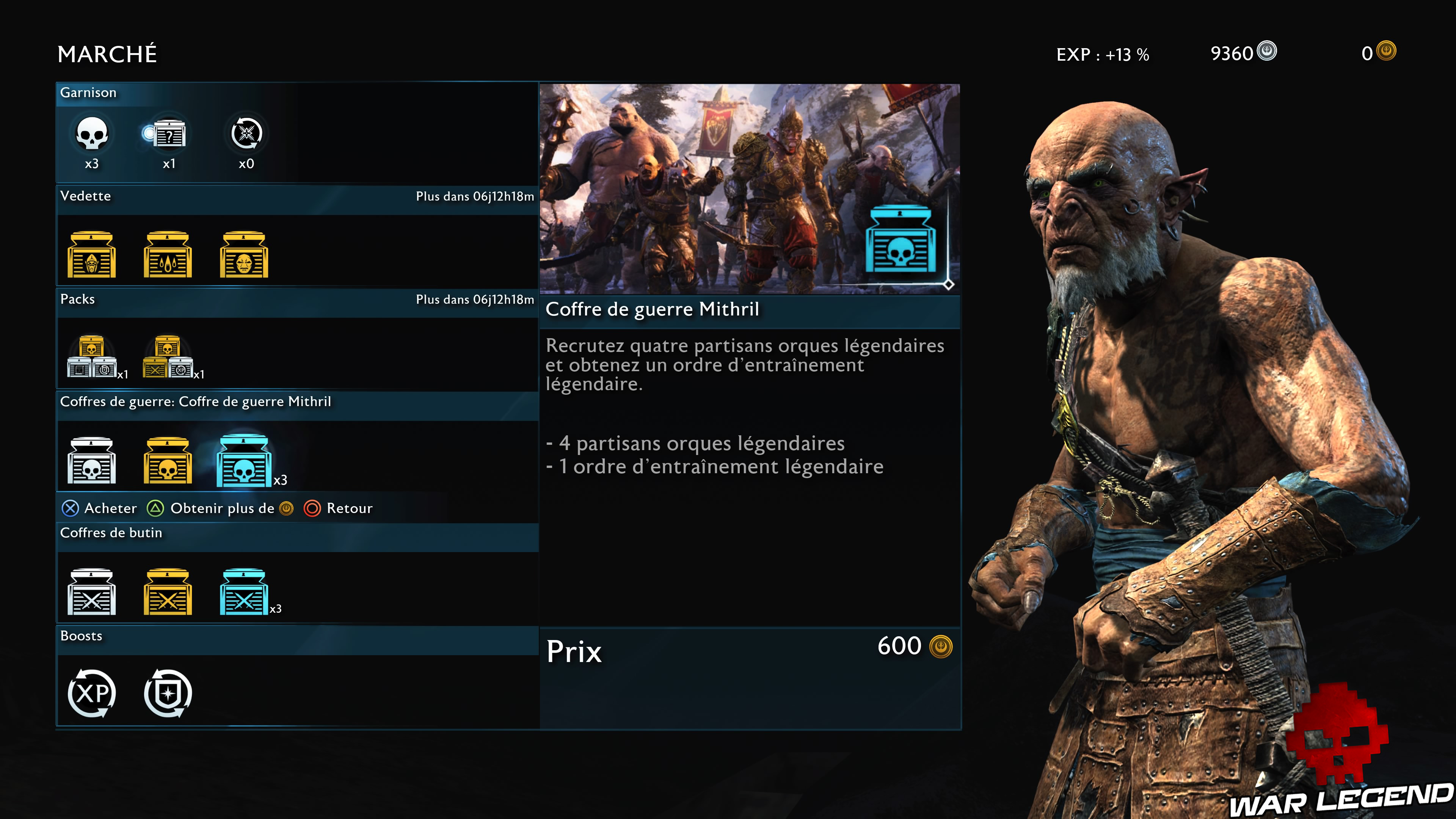Pick the gold crossed-swords loot chest

(168, 592)
